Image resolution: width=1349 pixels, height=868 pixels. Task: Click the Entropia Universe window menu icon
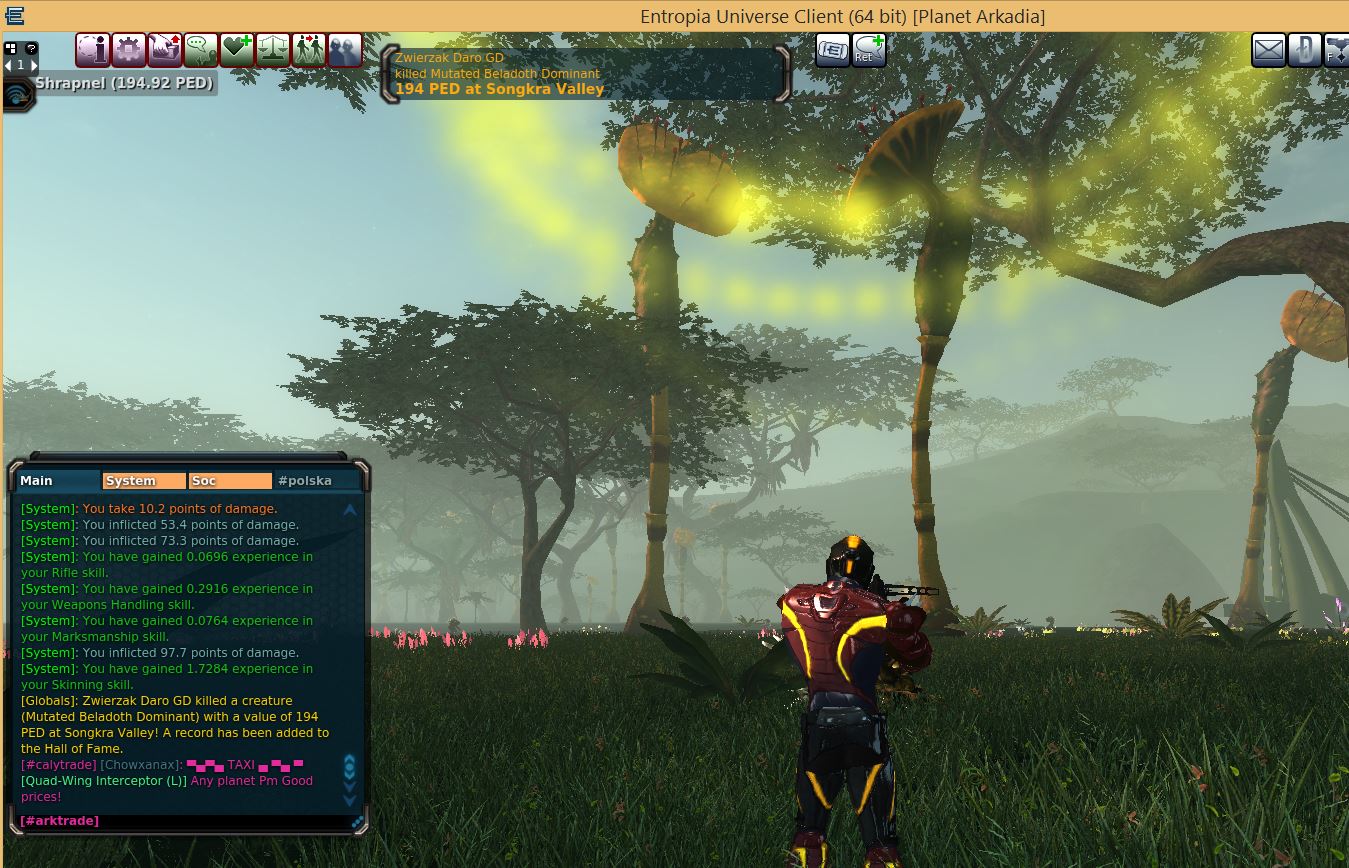pos(14,16)
